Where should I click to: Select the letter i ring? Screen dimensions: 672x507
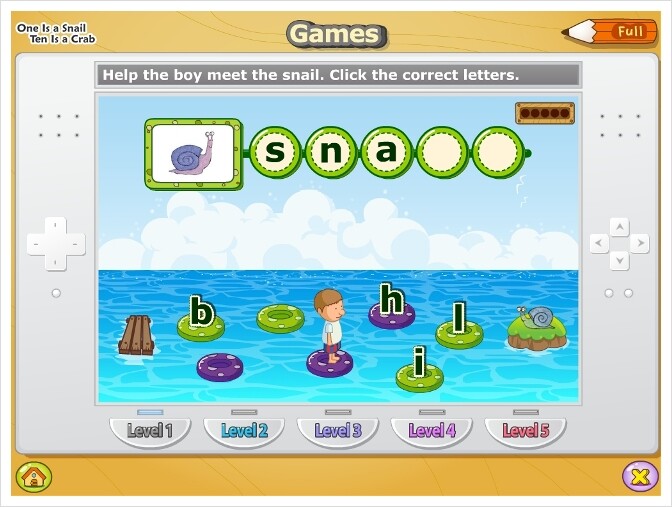click(419, 368)
